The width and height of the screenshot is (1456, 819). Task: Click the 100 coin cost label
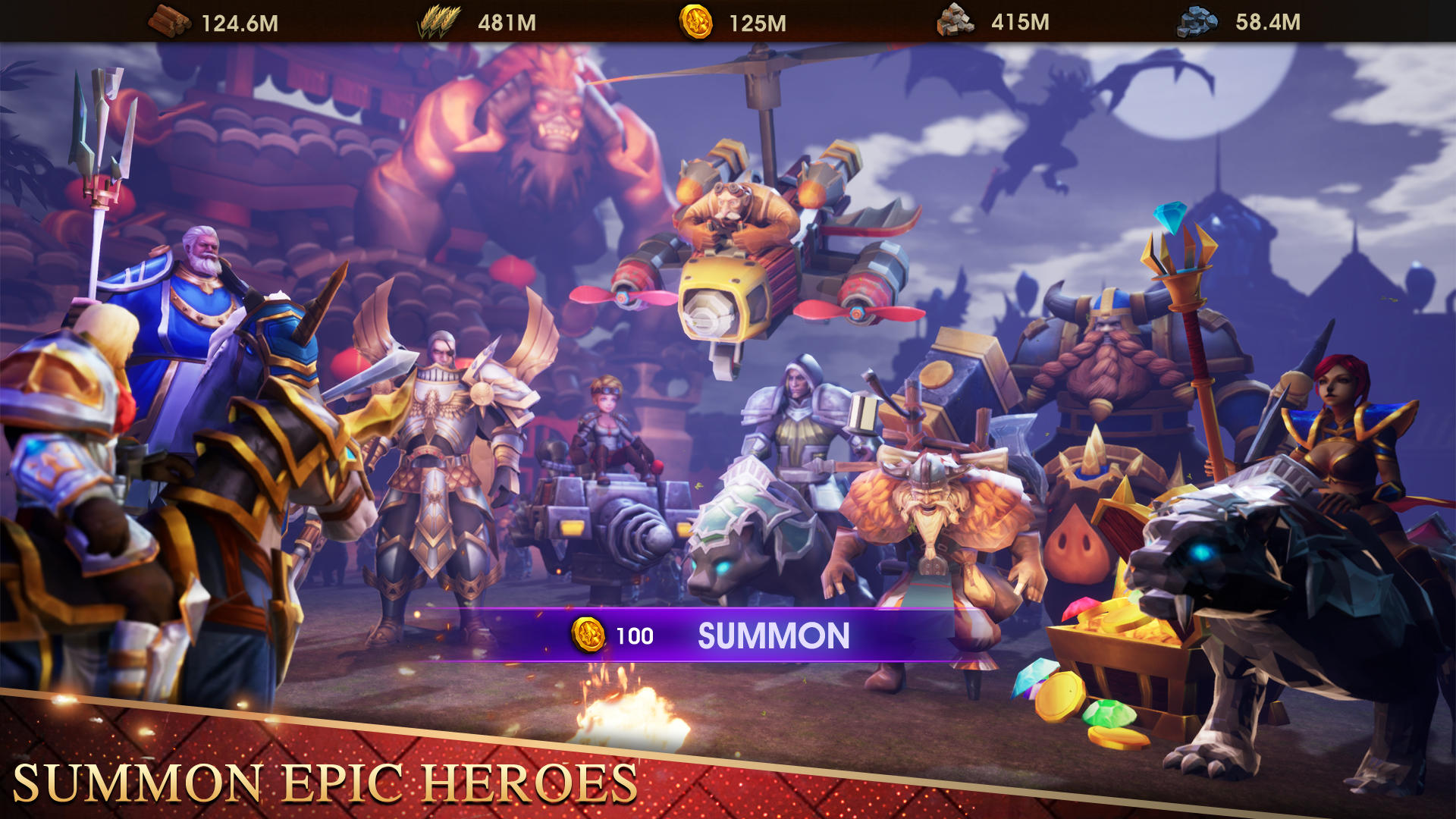point(635,634)
